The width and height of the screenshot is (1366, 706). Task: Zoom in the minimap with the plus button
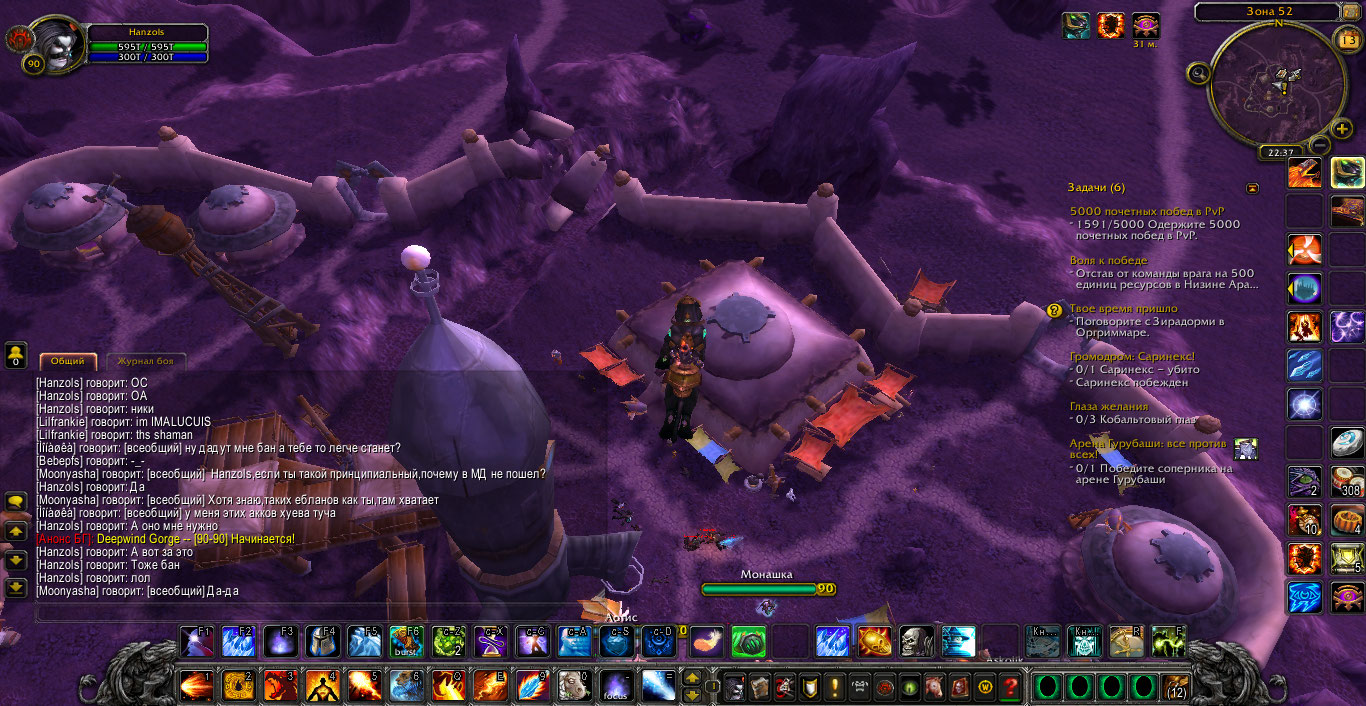[1343, 129]
